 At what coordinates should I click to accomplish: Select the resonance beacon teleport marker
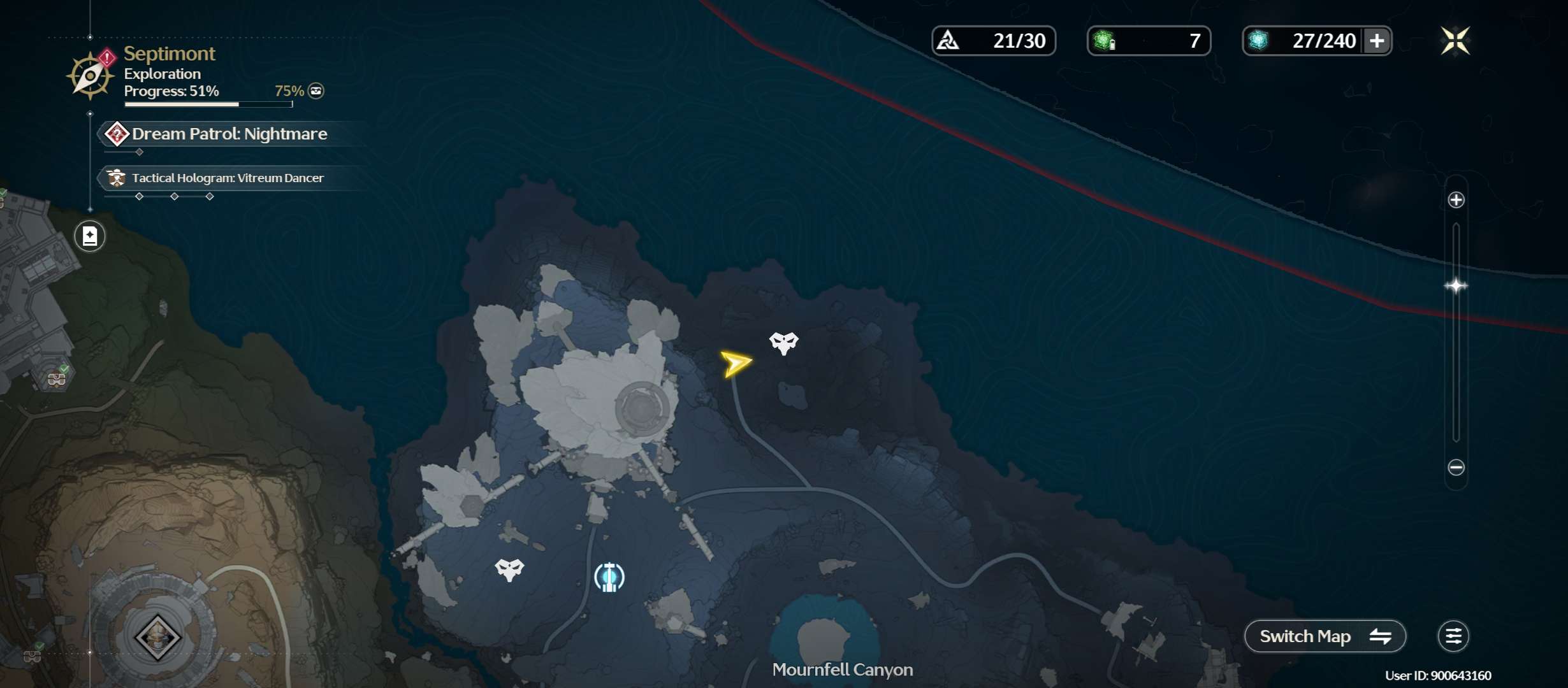pyautogui.click(x=609, y=577)
